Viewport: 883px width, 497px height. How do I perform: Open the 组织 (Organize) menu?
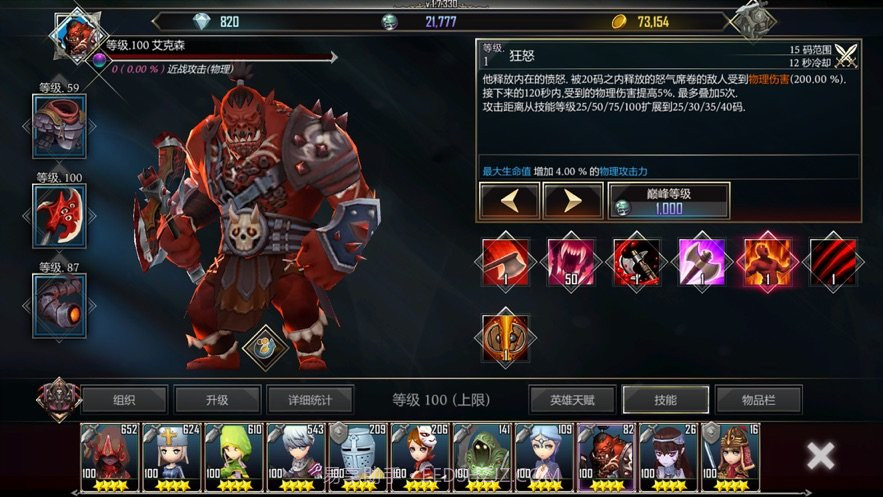(124, 400)
